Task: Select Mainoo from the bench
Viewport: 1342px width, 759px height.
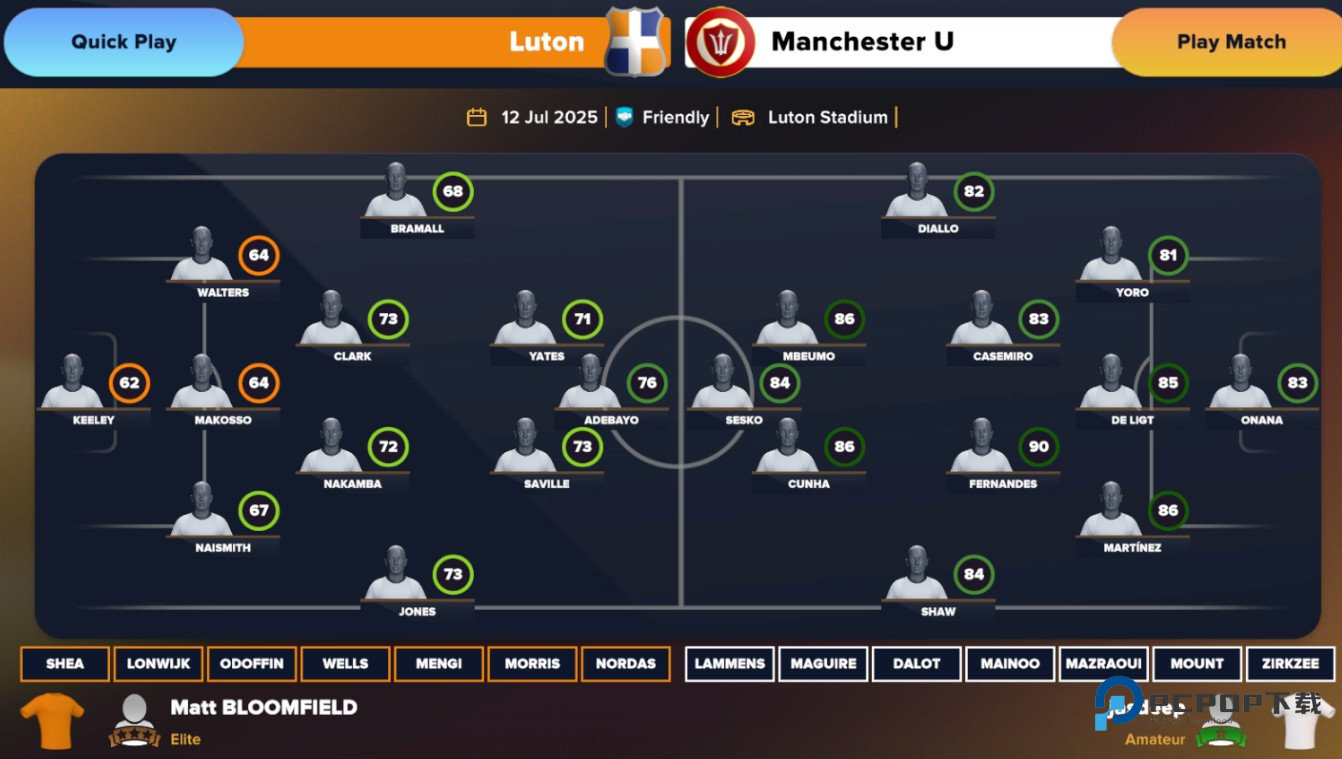Action: 1010,663
